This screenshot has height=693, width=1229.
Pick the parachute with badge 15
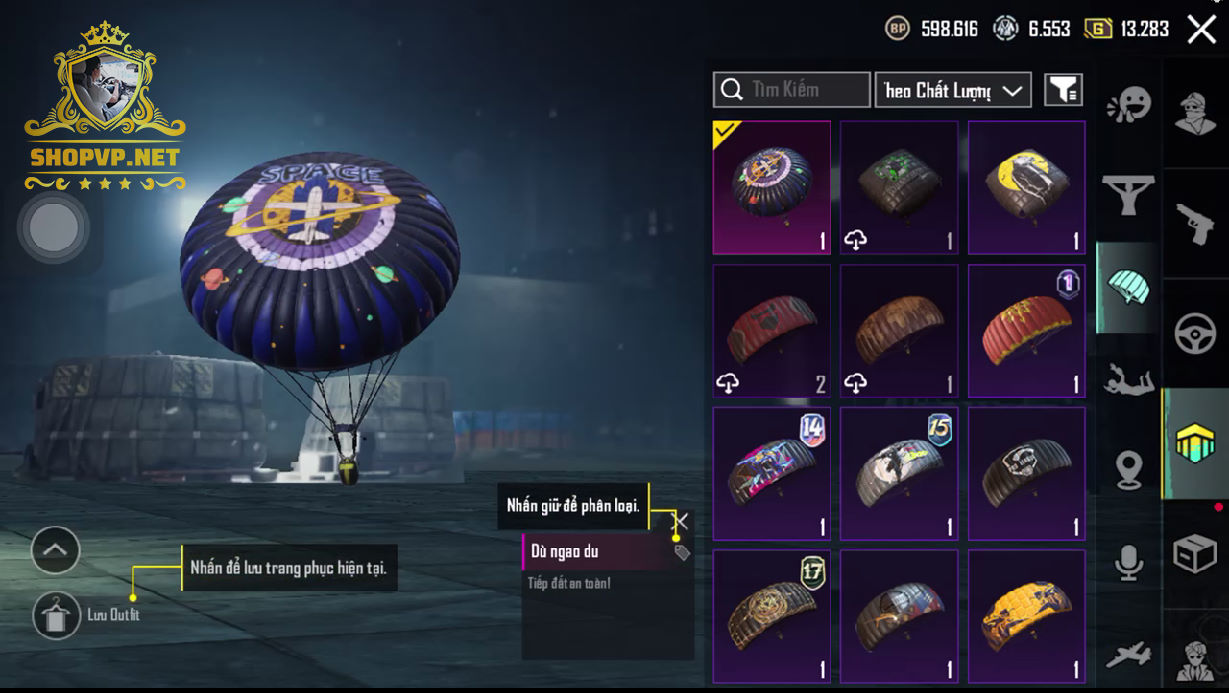898,473
